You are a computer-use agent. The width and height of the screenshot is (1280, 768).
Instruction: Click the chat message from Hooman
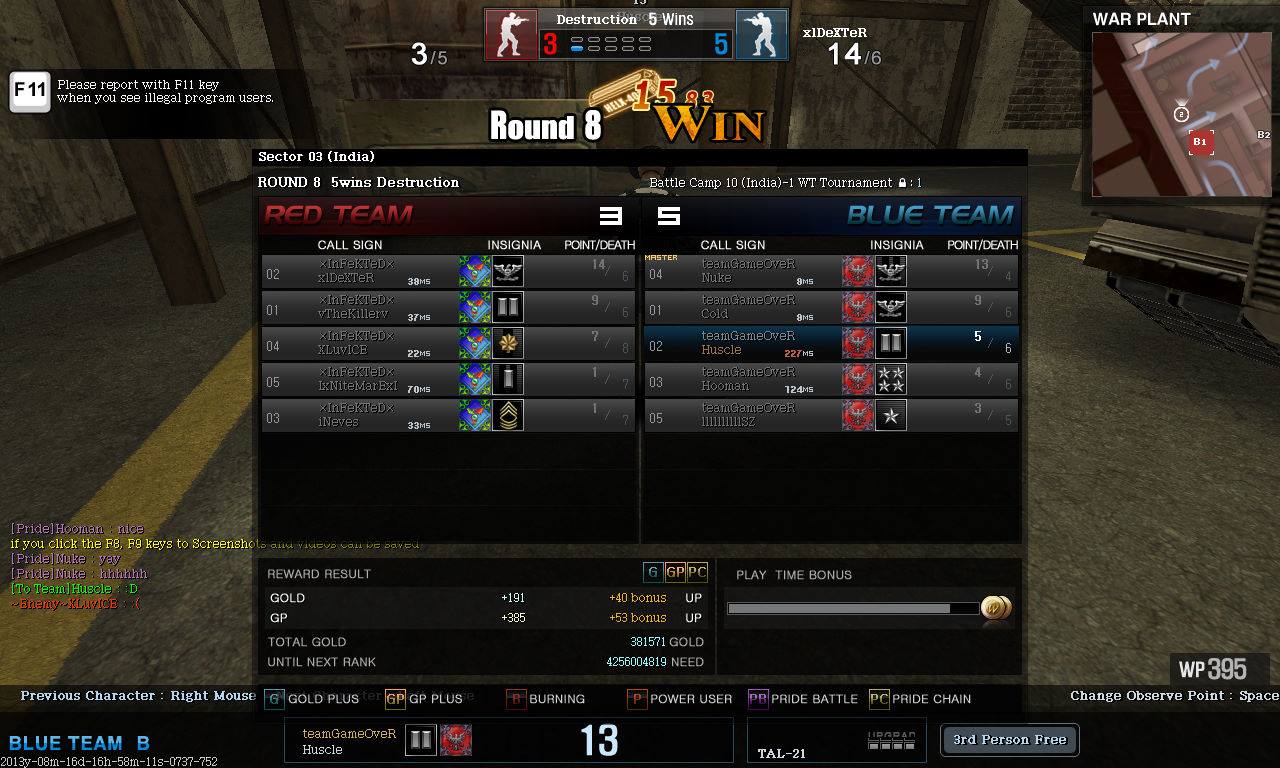[x=77, y=529]
